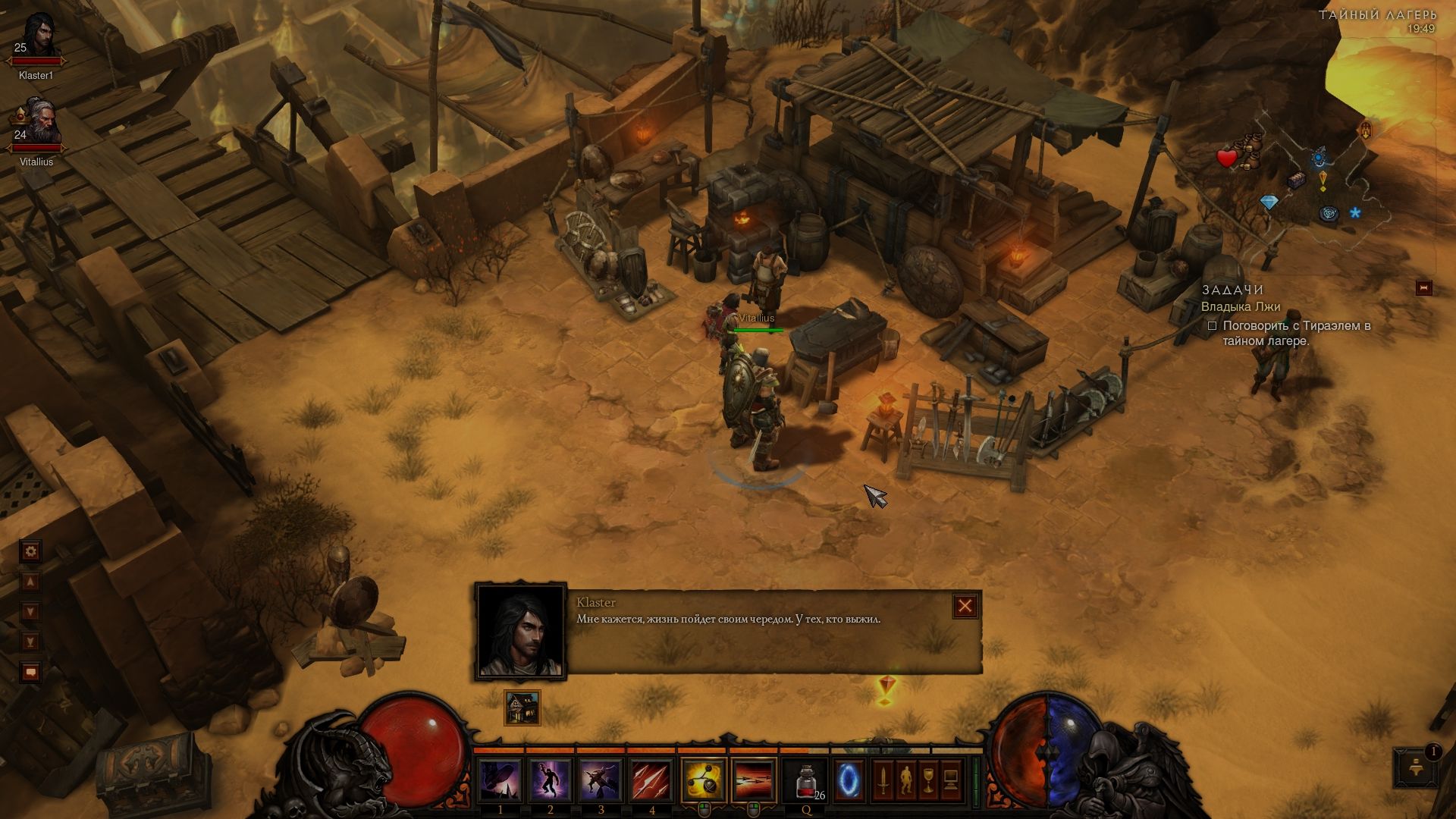Open the chat speech-bubble button
Screen dimensions: 1456x819
click(31, 672)
